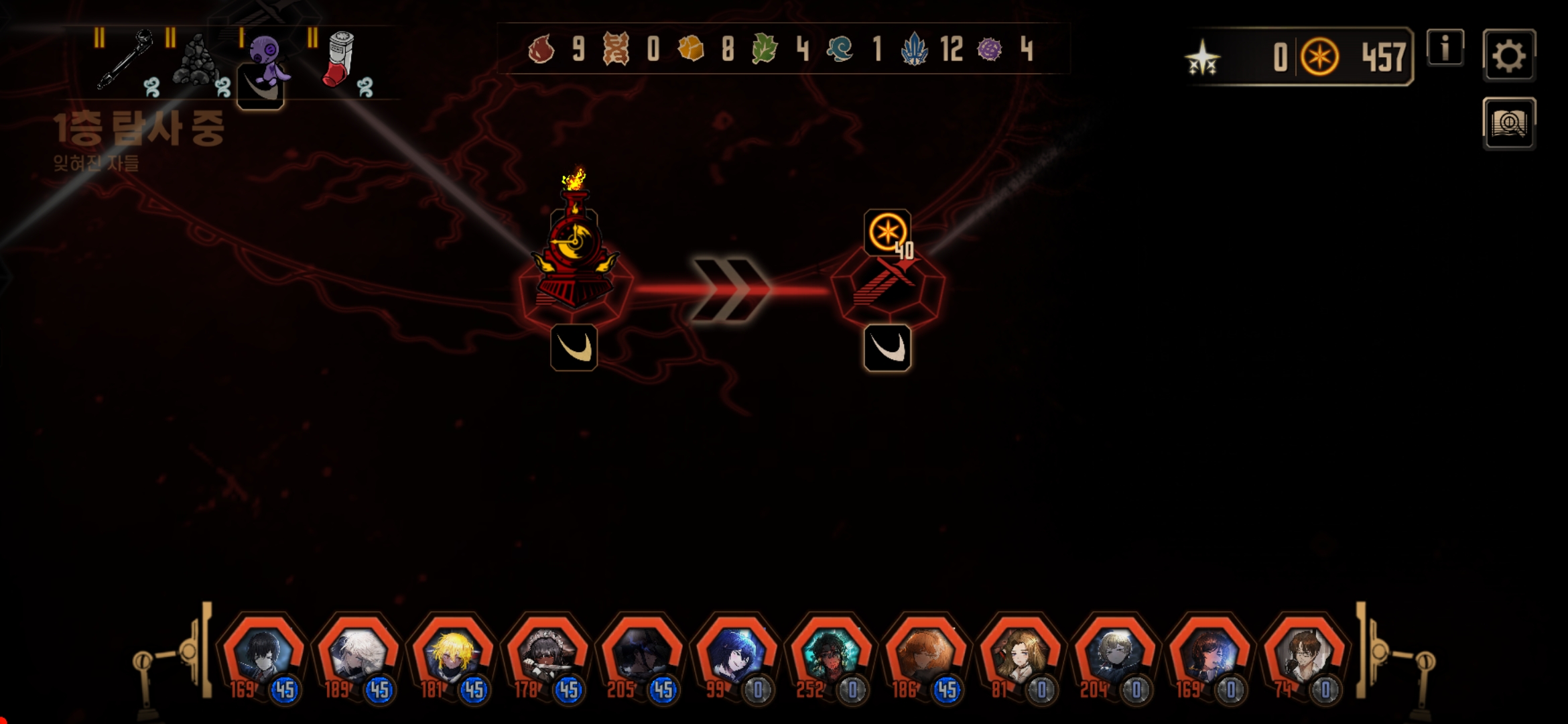Click the cost 457 currency counter
This screenshot has width=1568, height=724.
click(x=1354, y=57)
